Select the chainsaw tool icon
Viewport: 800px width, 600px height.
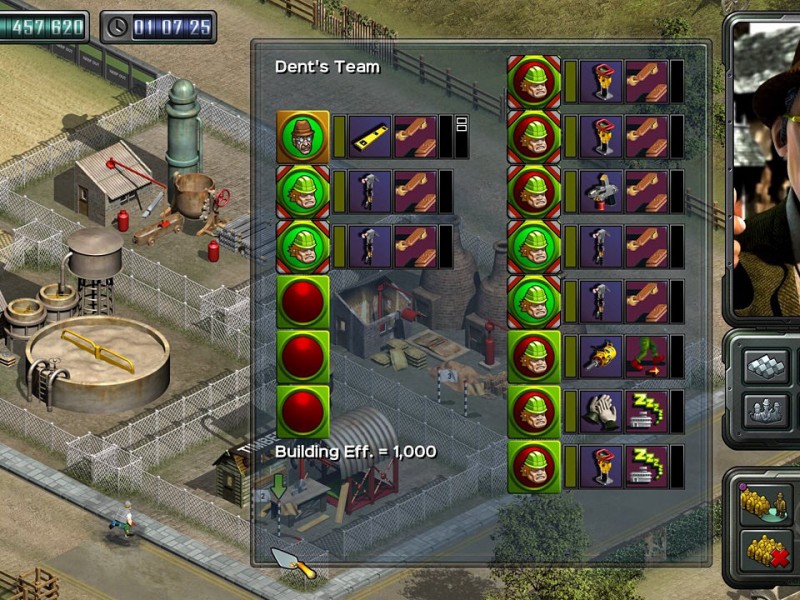[x=601, y=356]
